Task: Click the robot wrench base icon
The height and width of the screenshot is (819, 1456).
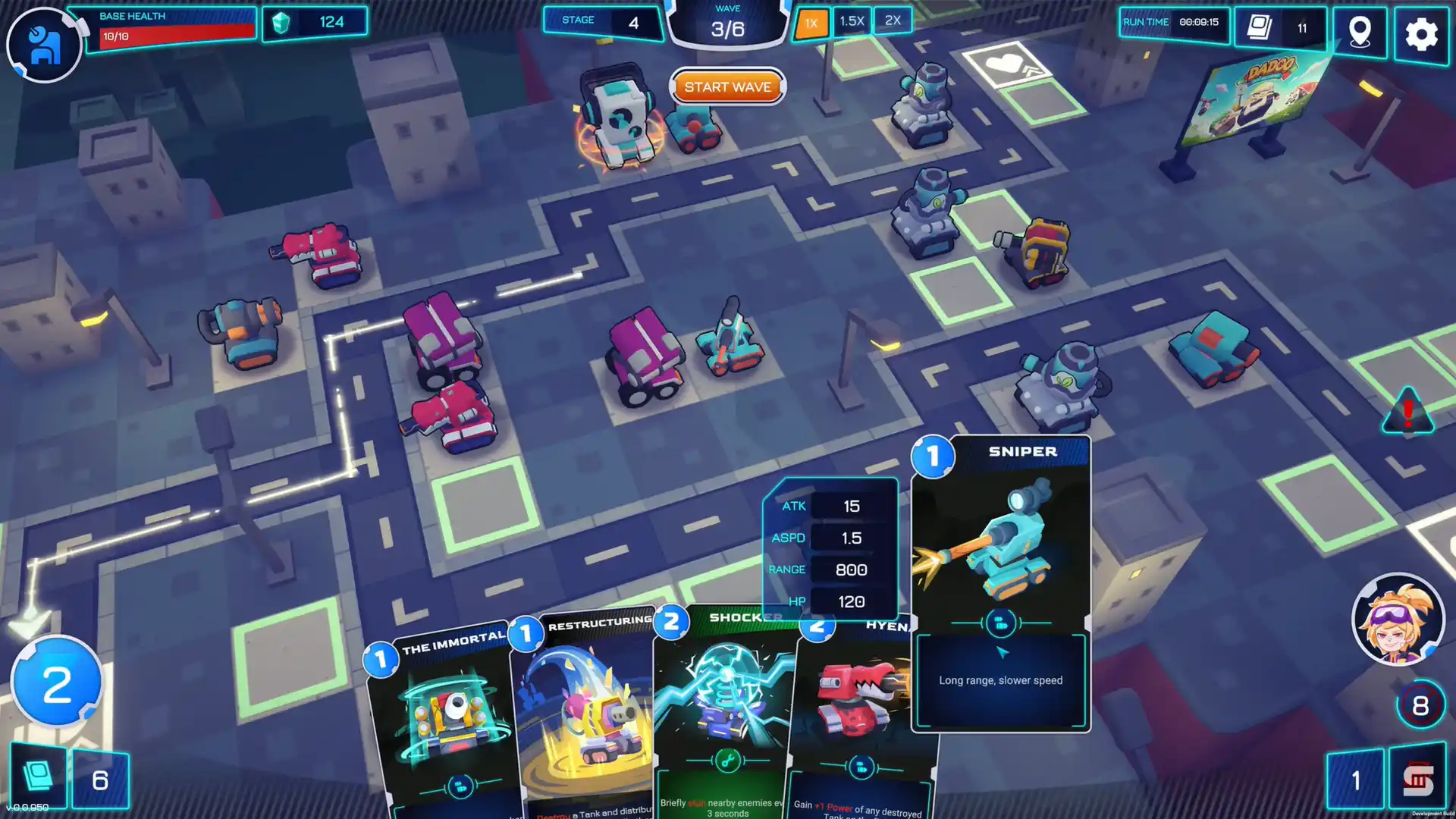Action: pos(44,45)
